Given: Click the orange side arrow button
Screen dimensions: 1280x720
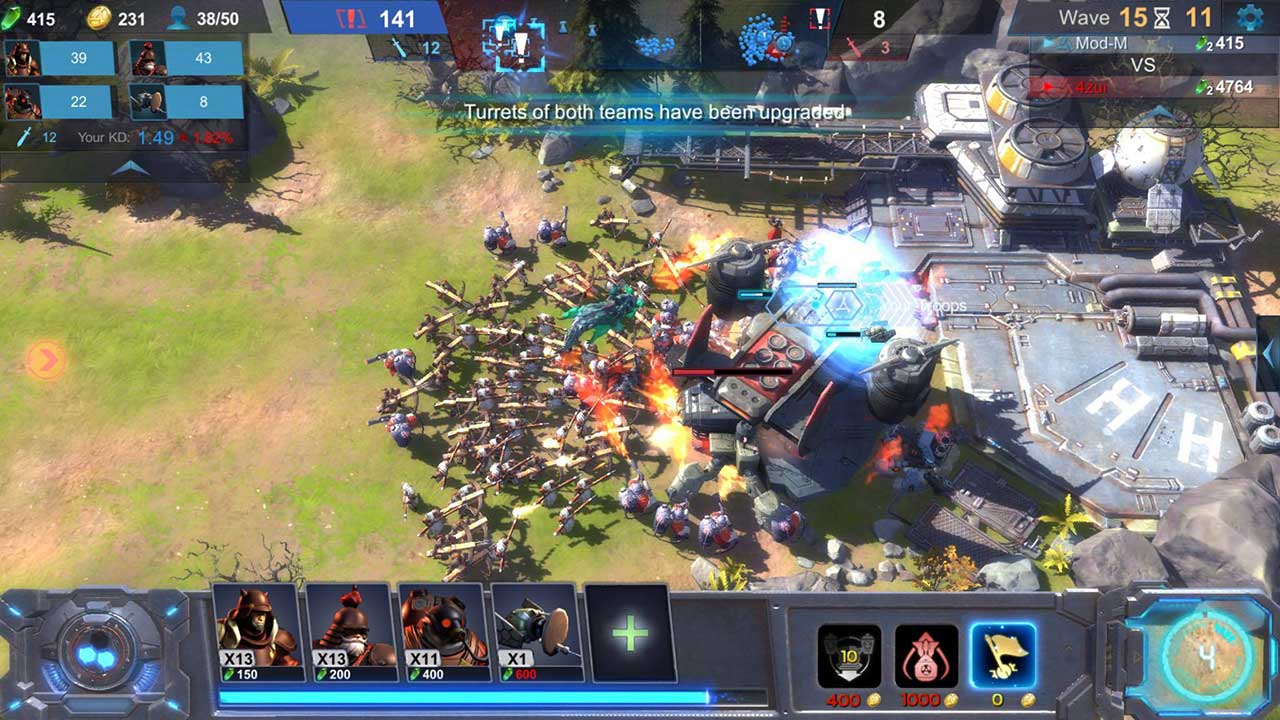Looking at the screenshot, I should [45, 360].
